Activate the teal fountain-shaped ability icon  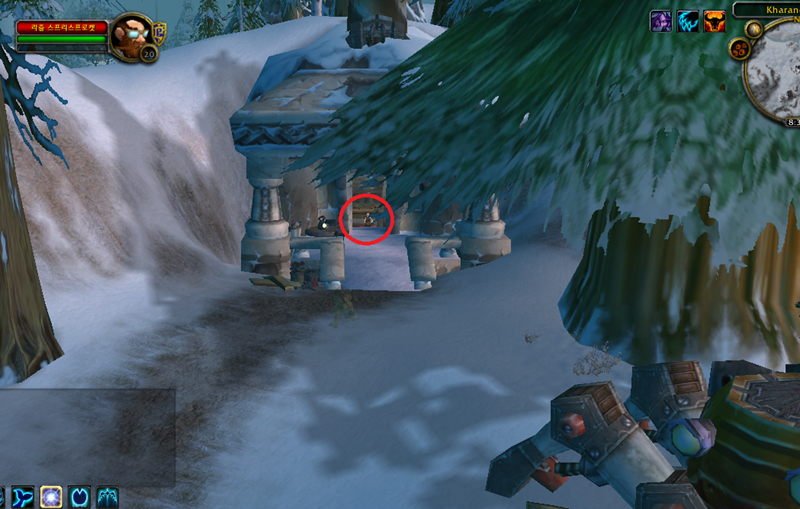tap(107, 496)
